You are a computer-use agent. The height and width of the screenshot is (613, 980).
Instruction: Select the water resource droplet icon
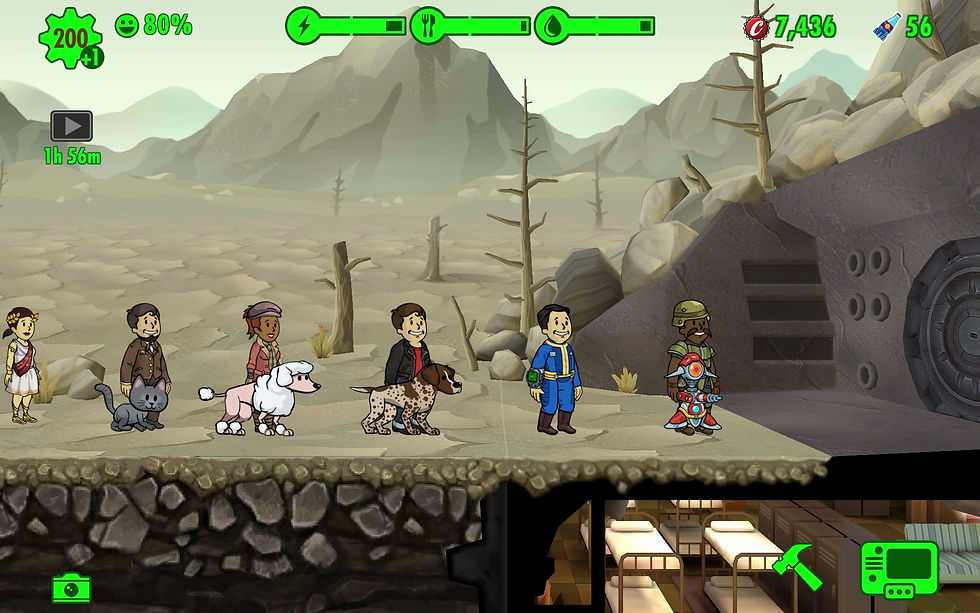pos(552,26)
